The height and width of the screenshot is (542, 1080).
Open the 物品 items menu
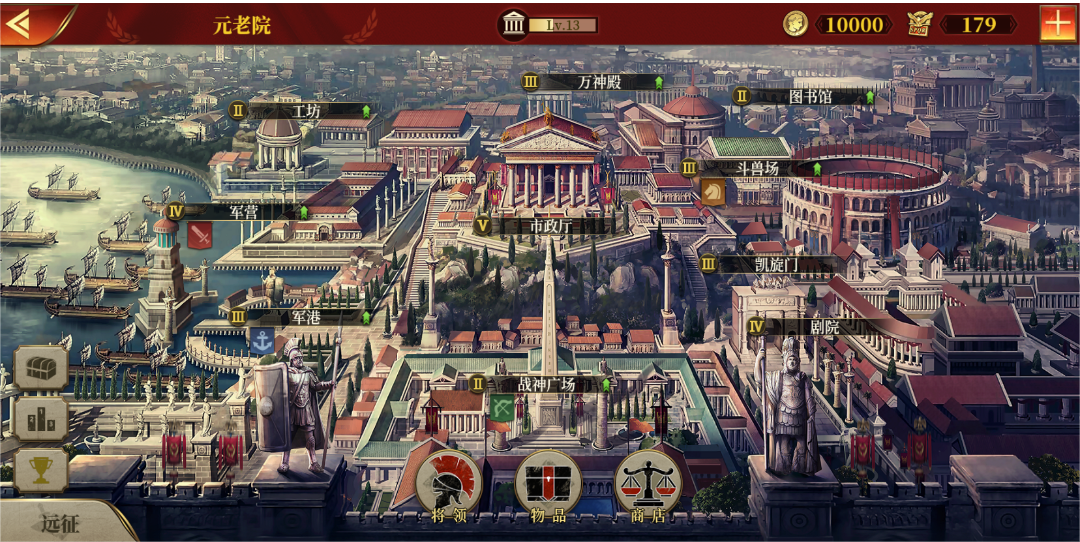547,487
